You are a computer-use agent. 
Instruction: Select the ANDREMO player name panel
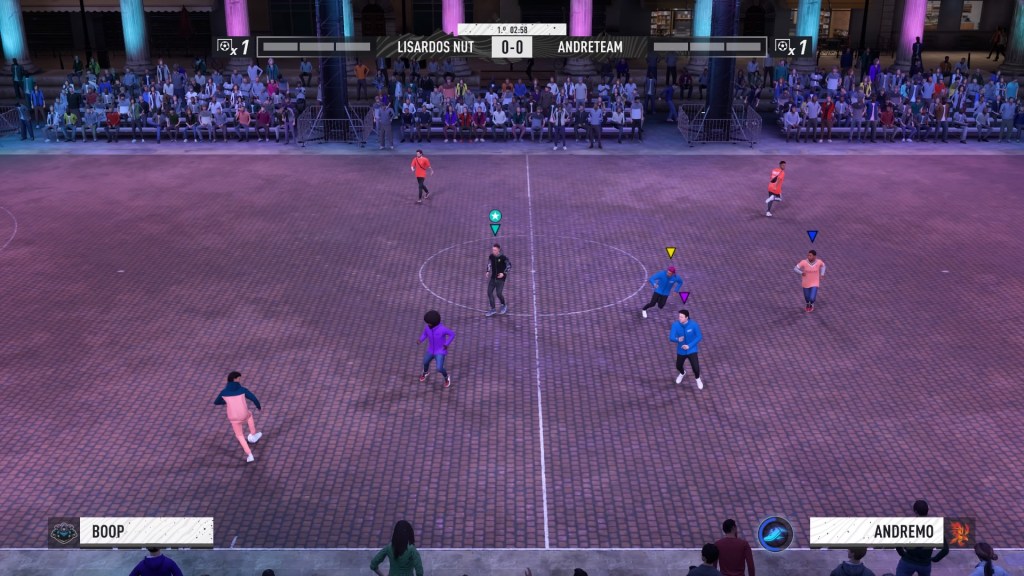876,531
